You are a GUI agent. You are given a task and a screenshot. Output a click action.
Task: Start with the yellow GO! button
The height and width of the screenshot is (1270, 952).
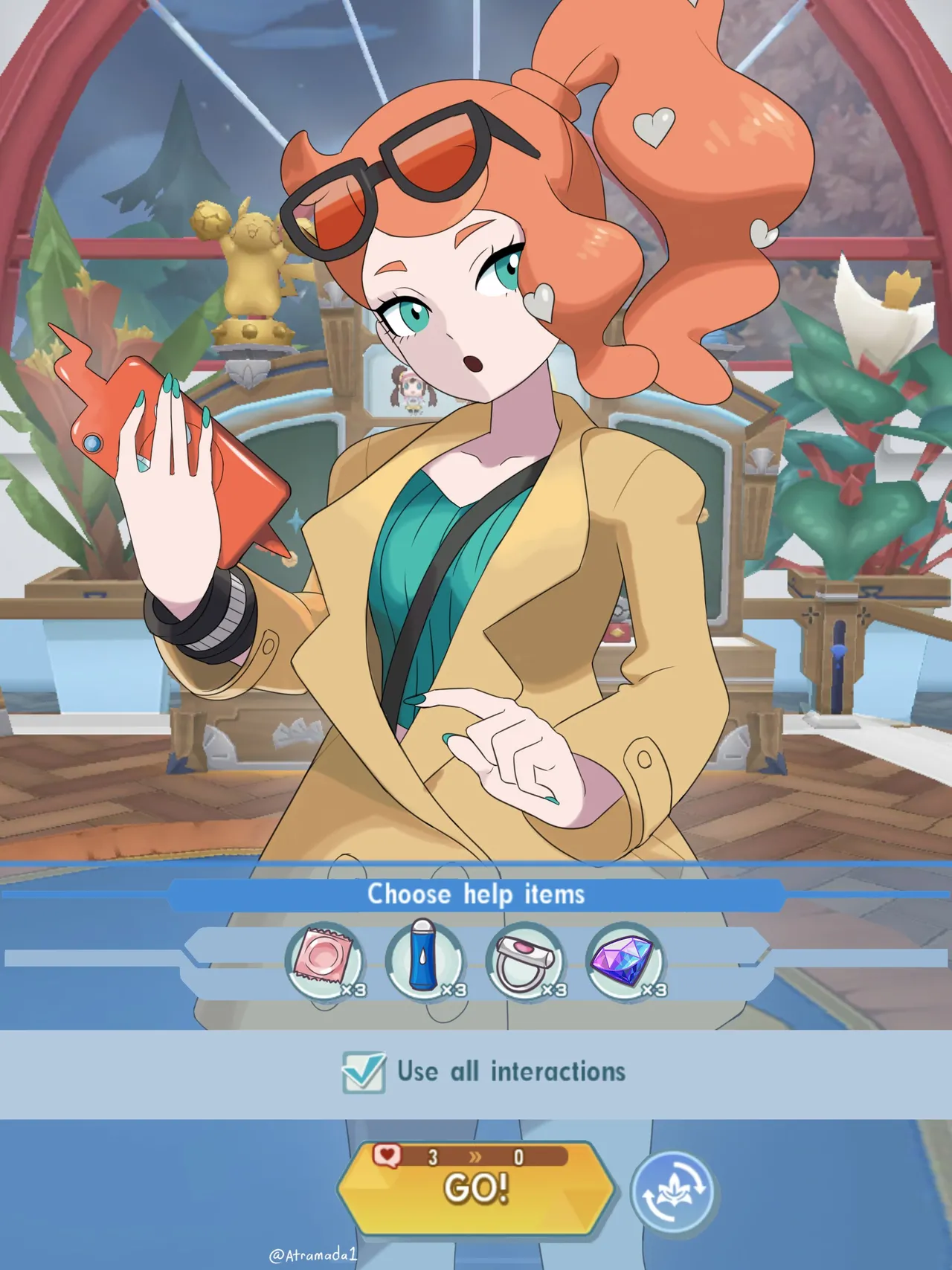pyautogui.click(x=476, y=1188)
